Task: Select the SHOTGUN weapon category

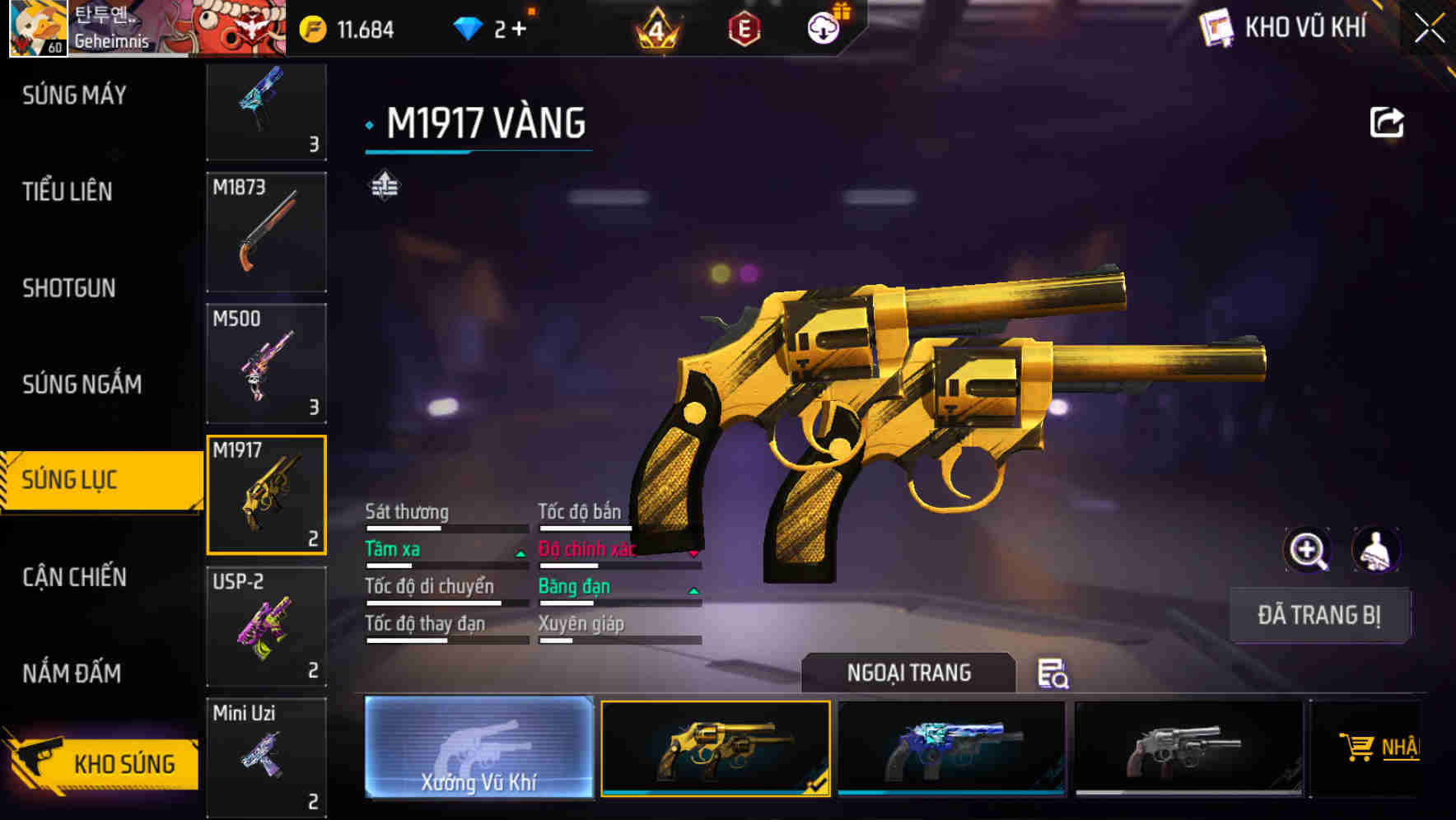Action: click(69, 289)
